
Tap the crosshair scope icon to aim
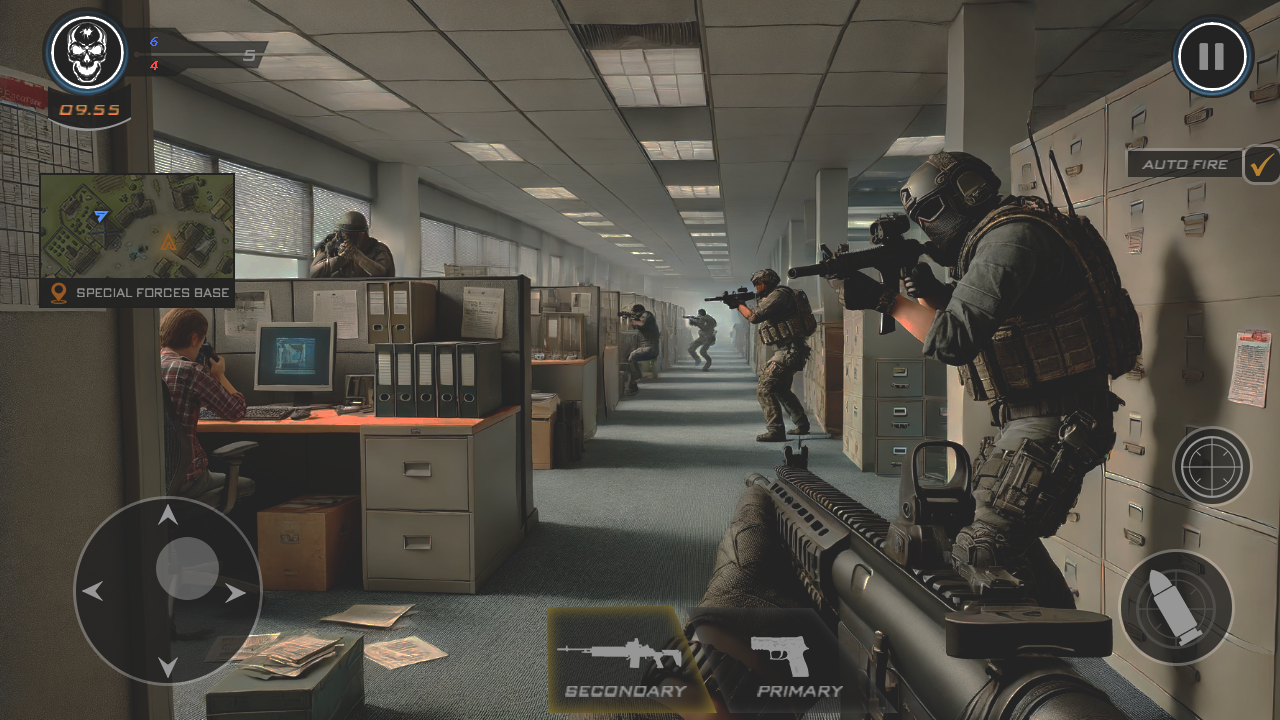click(x=1213, y=467)
